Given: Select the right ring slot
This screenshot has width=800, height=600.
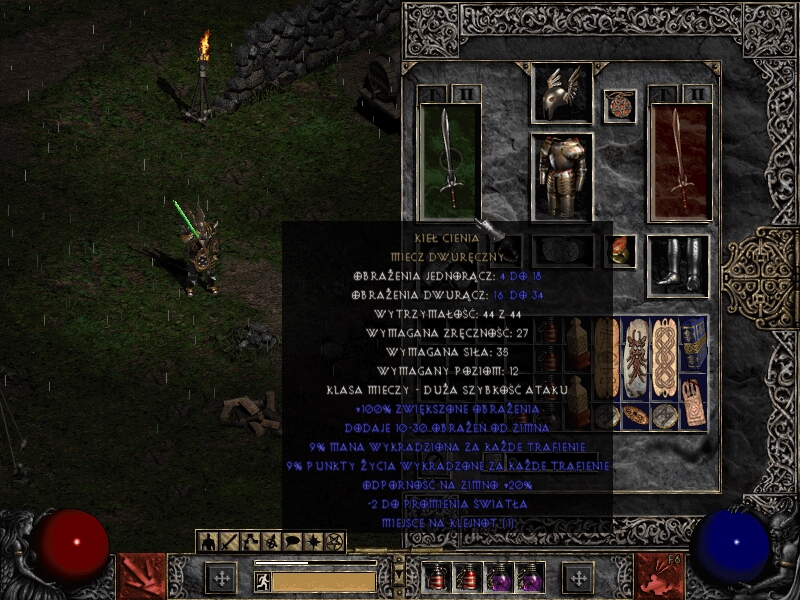Looking at the screenshot, I should [622, 250].
